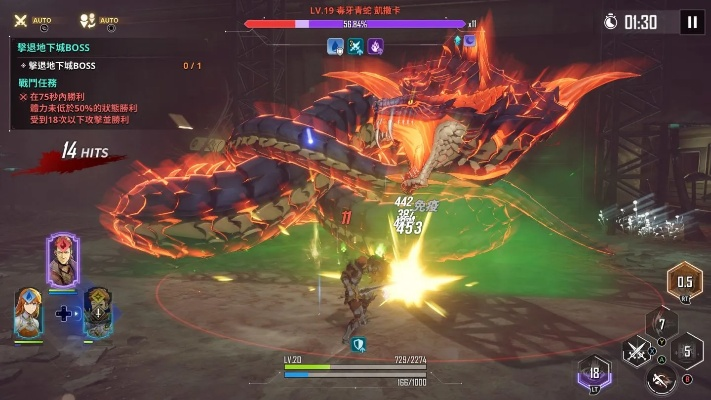Trigger the purple ultimate skill showing 18
The height and width of the screenshot is (400, 711).
click(594, 374)
